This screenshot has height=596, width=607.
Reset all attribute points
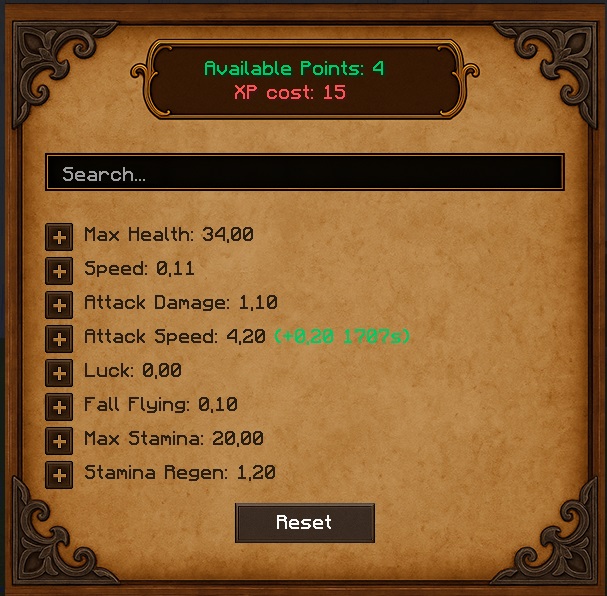click(x=304, y=523)
